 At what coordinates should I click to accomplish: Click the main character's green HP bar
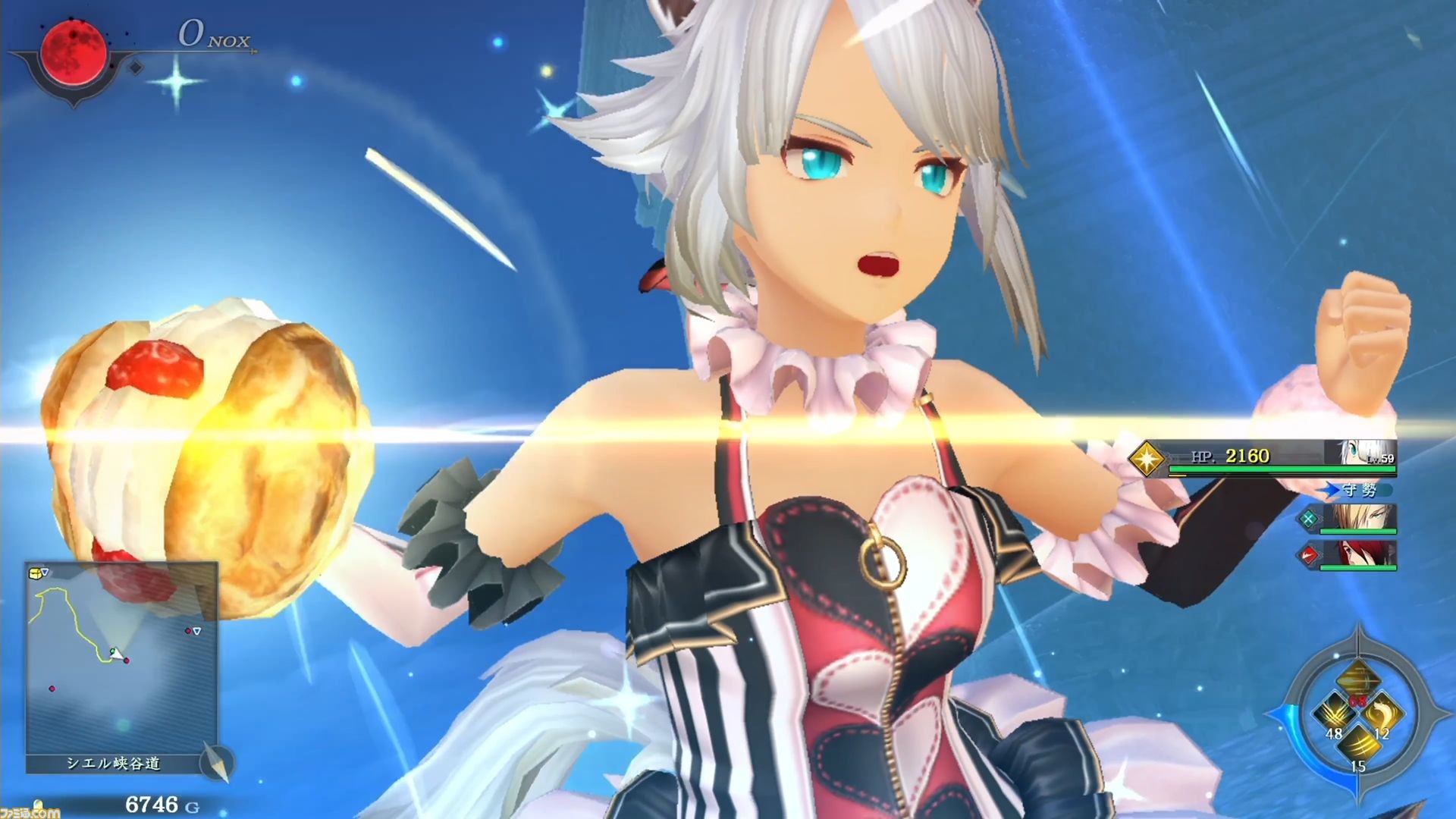1282,469
